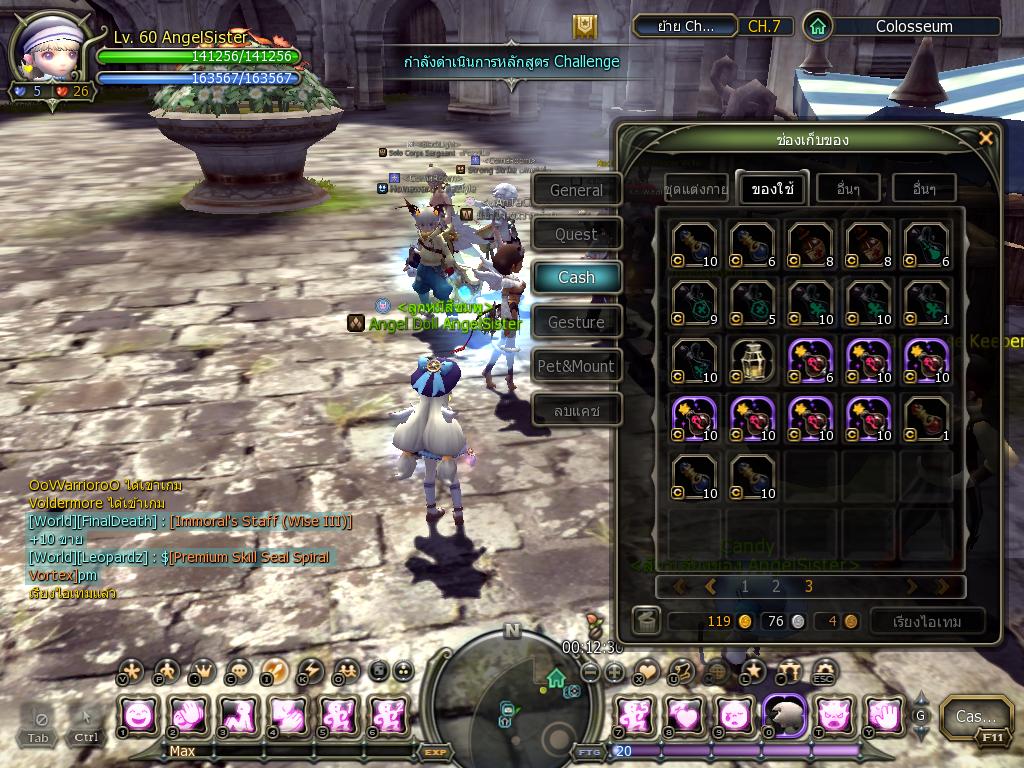Go to inventory page 1
1024x768 pixels.
744,587
